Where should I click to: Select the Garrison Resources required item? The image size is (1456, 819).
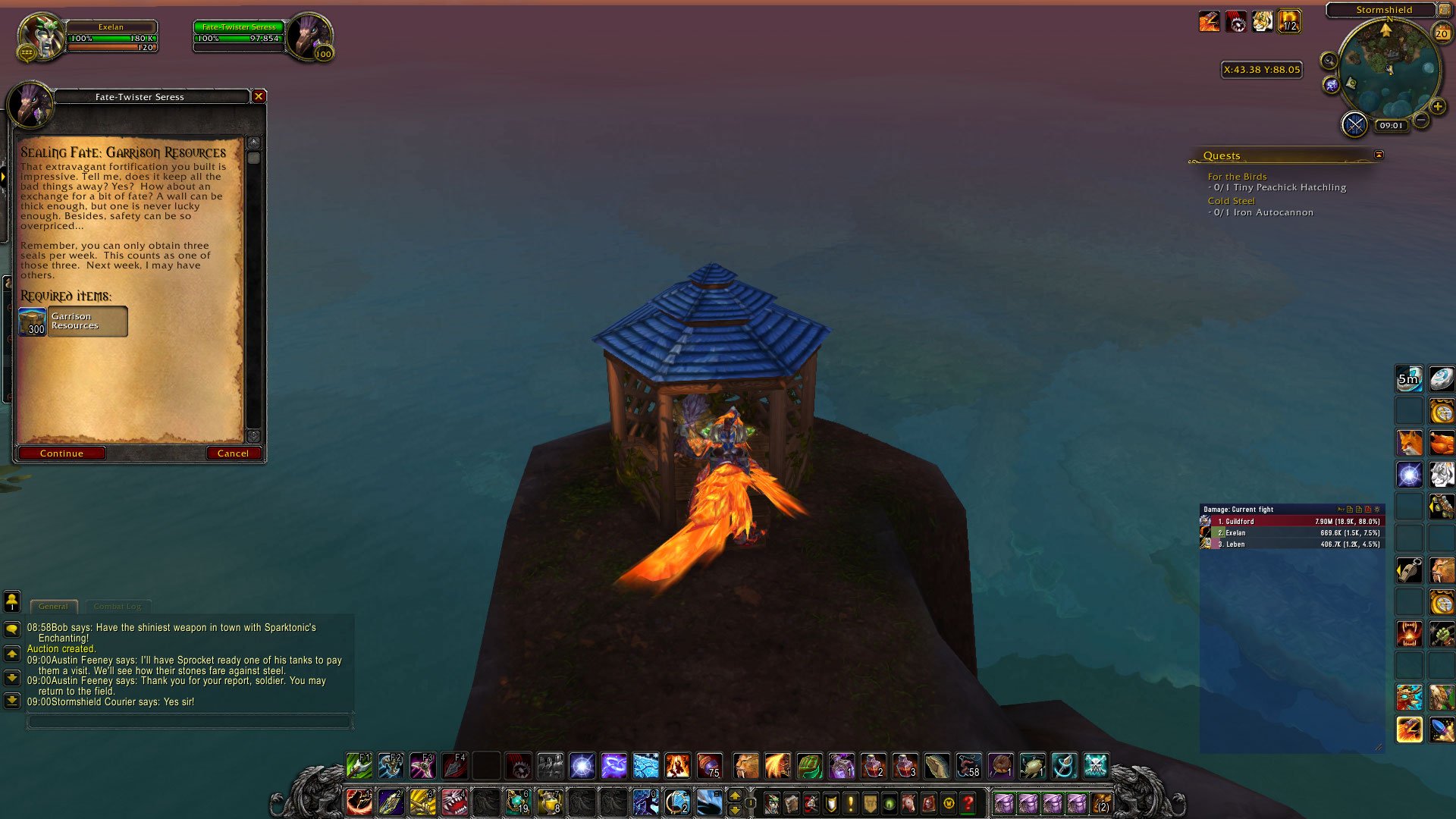[73, 322]
